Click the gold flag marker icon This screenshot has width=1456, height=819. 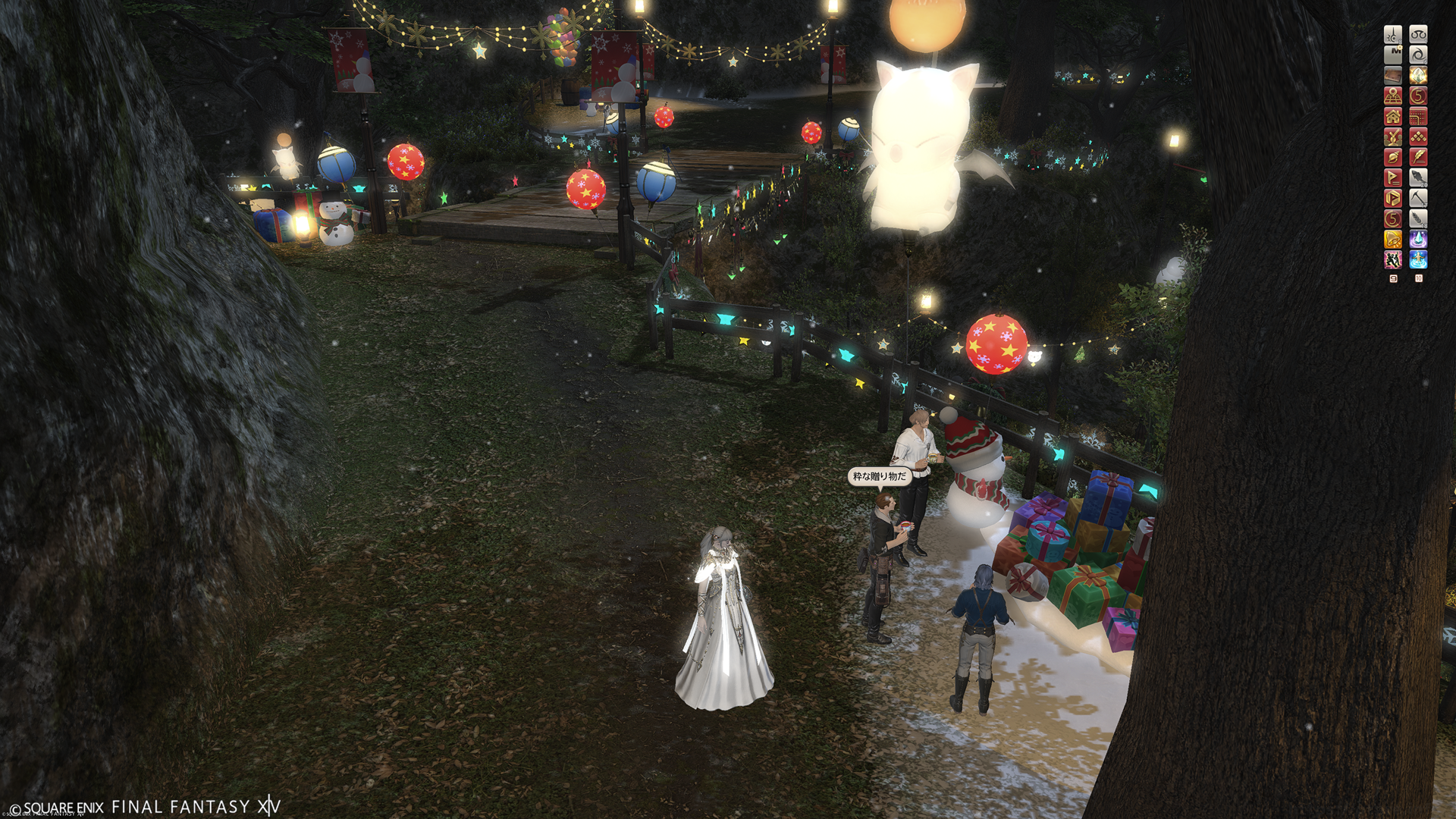click(1393, 177)
